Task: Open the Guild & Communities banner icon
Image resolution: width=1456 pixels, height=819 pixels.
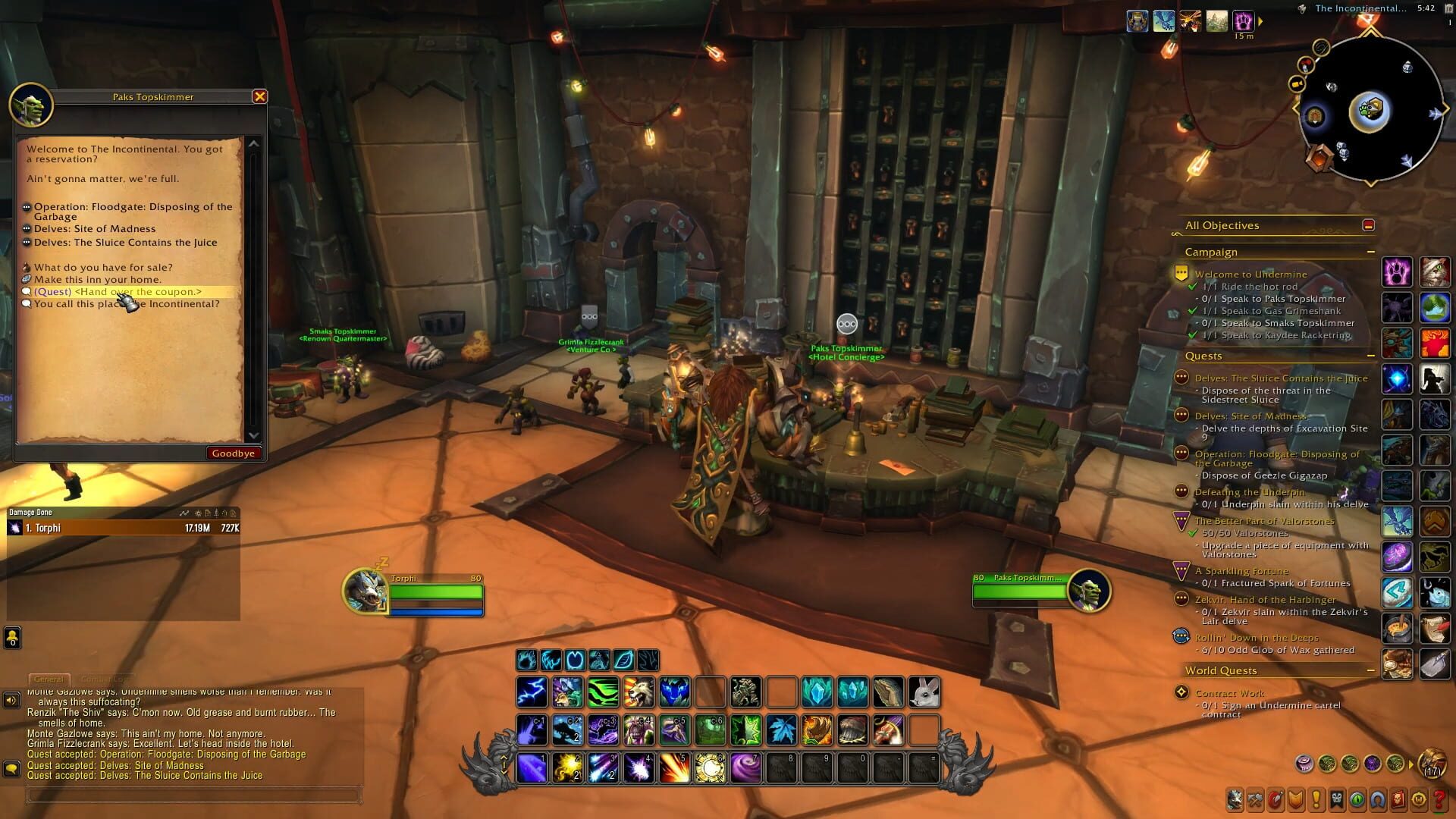Action: 1335,799
